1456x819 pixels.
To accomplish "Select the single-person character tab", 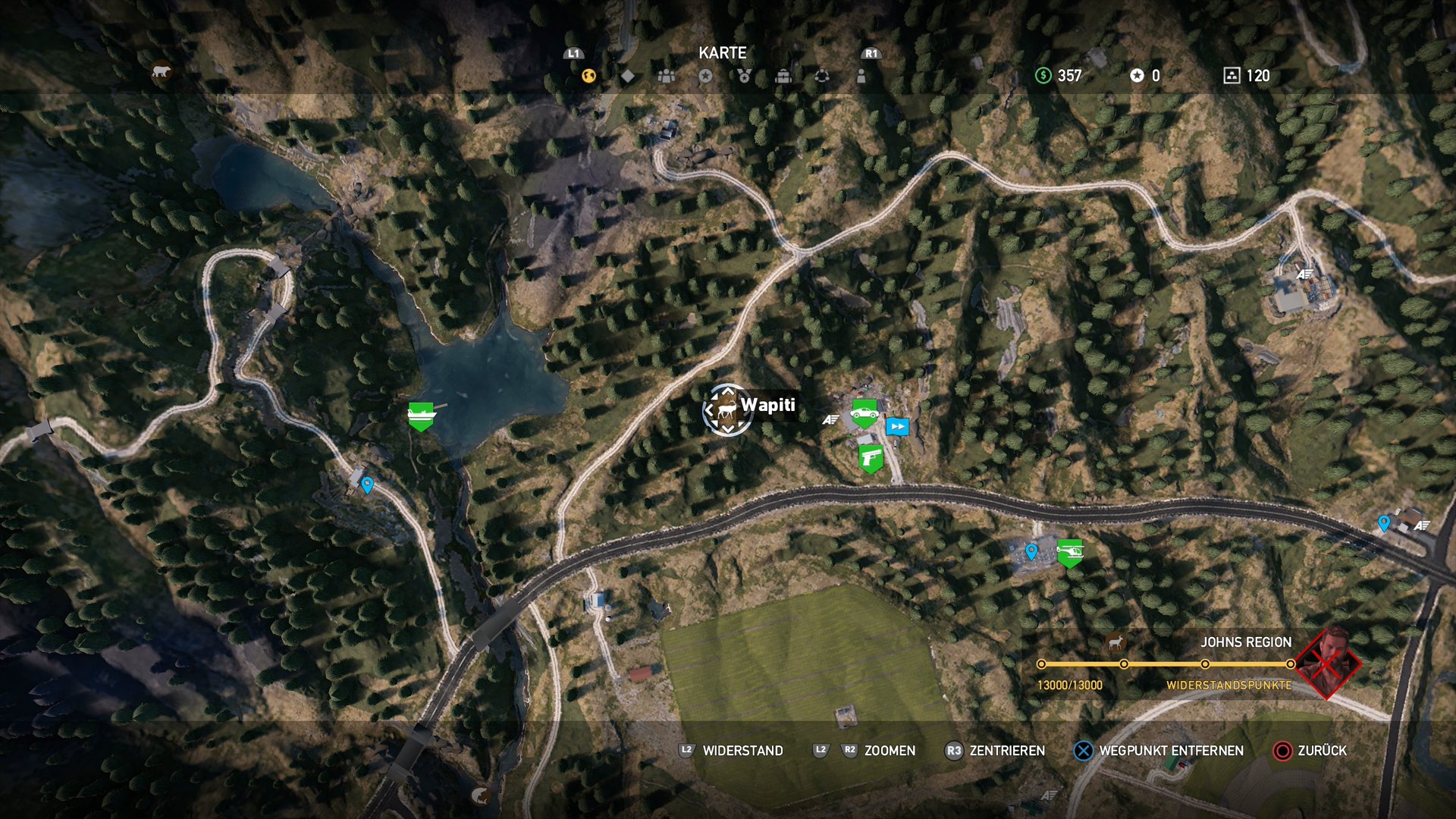I will (x=861, y=76).
